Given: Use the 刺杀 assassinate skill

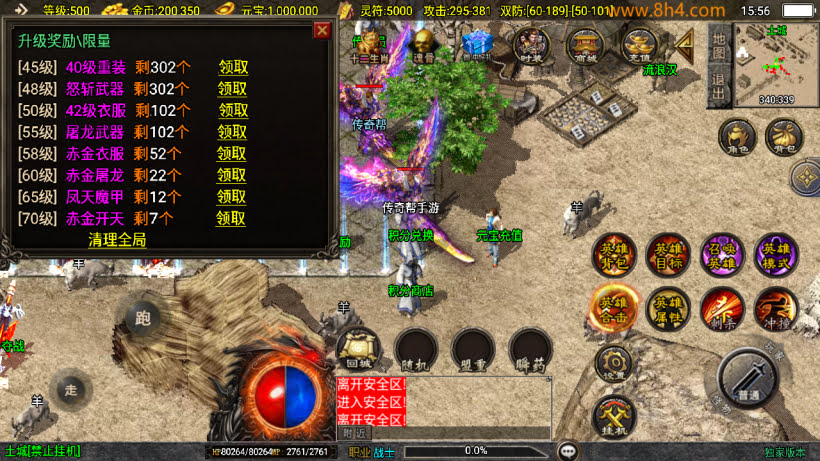Looking at the screenshot, I should pos(722,309).
